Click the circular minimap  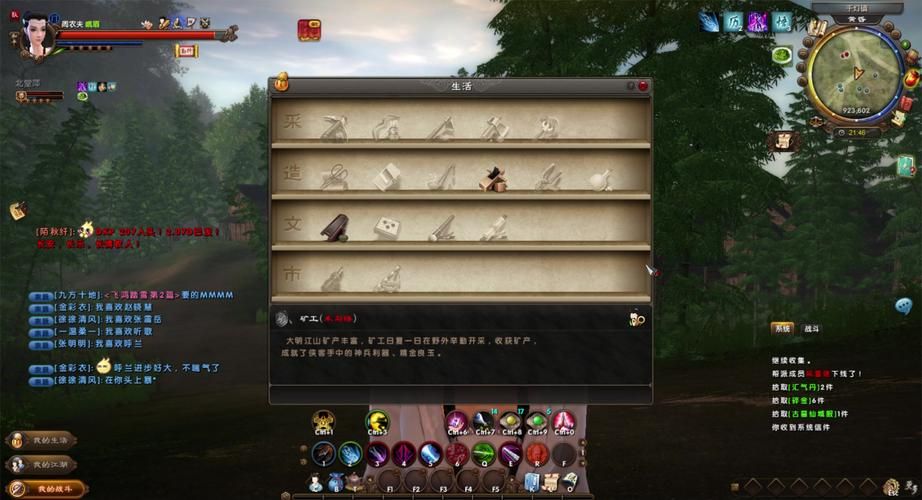[856, 77]
